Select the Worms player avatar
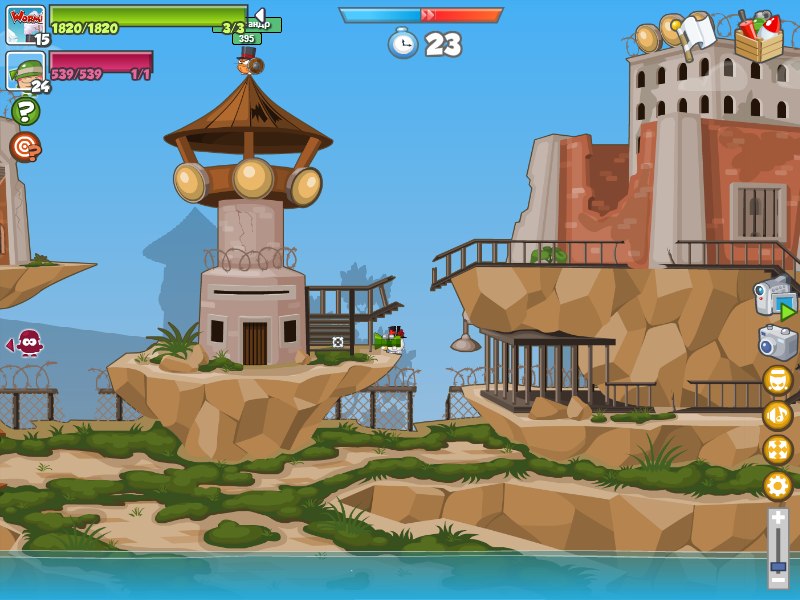Image resolution: width=800 pixels, height=600 pixels. coord(25,24)
